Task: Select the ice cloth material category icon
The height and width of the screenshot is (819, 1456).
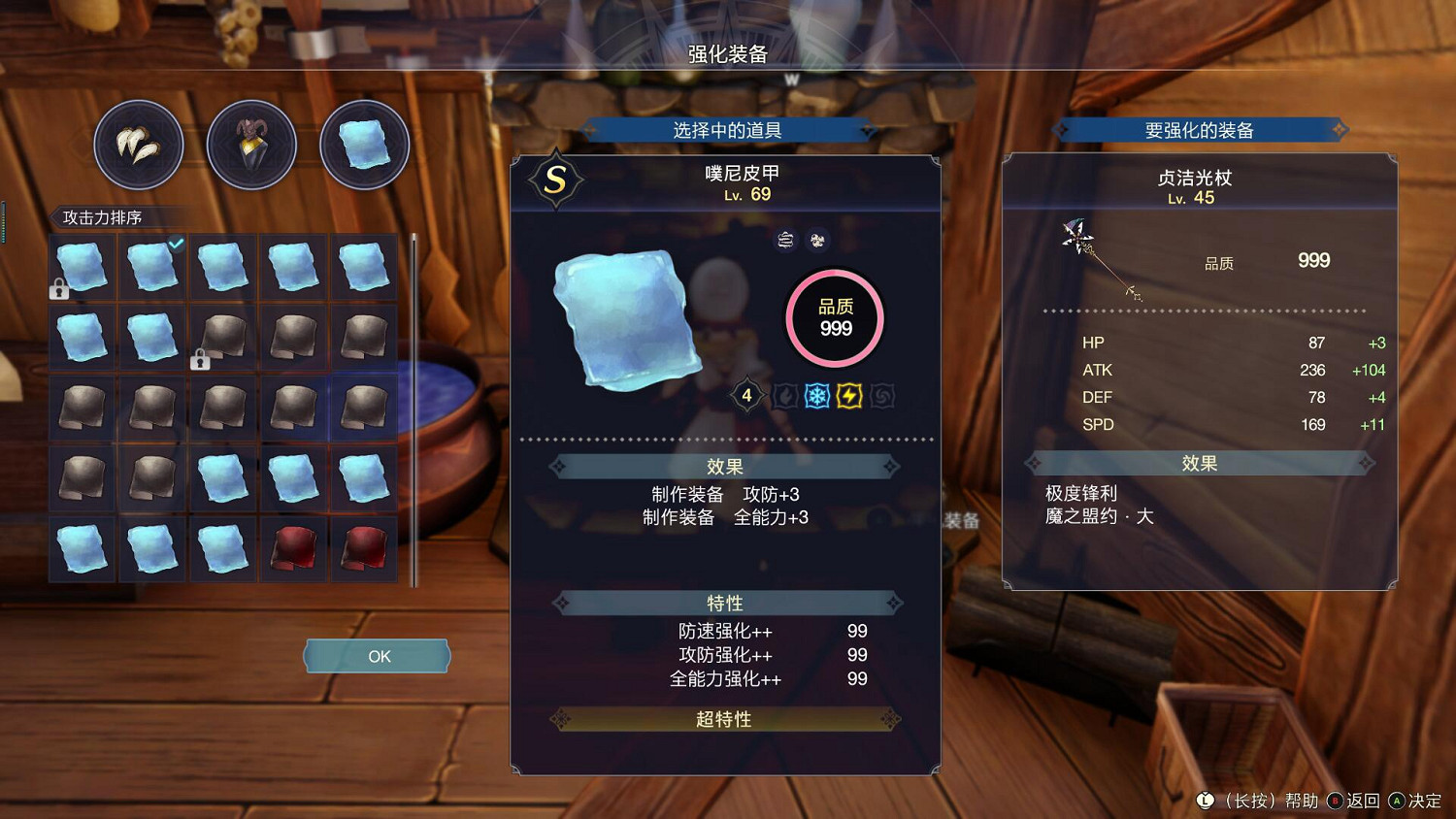Action: [x=364, y=143]
